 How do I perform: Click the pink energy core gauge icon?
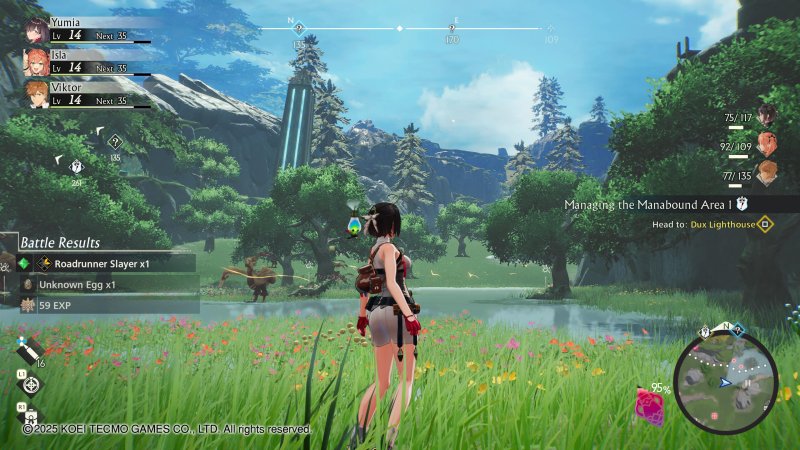click(x=651, y=406)
